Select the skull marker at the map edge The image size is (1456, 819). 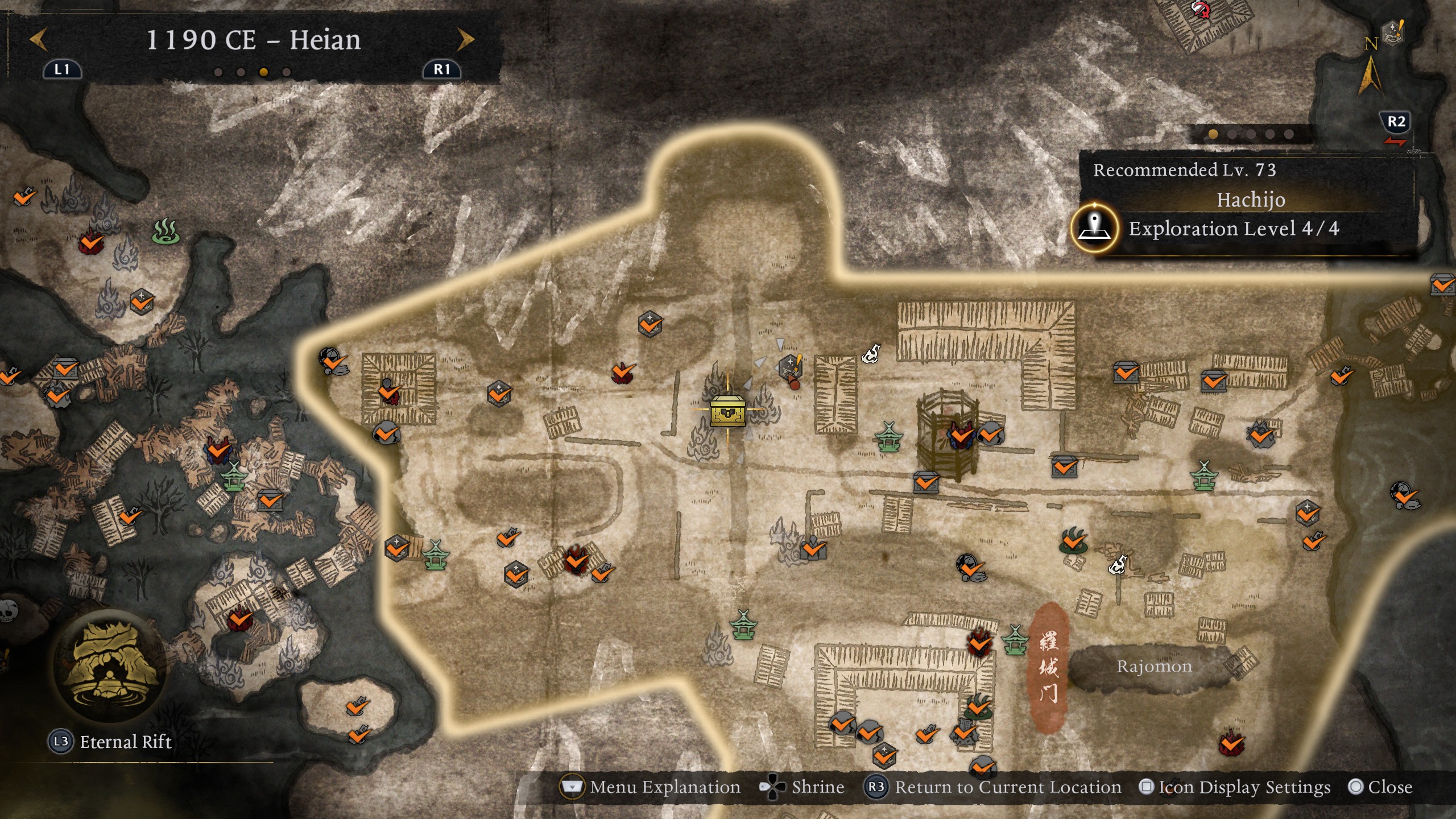click(8, 611)
